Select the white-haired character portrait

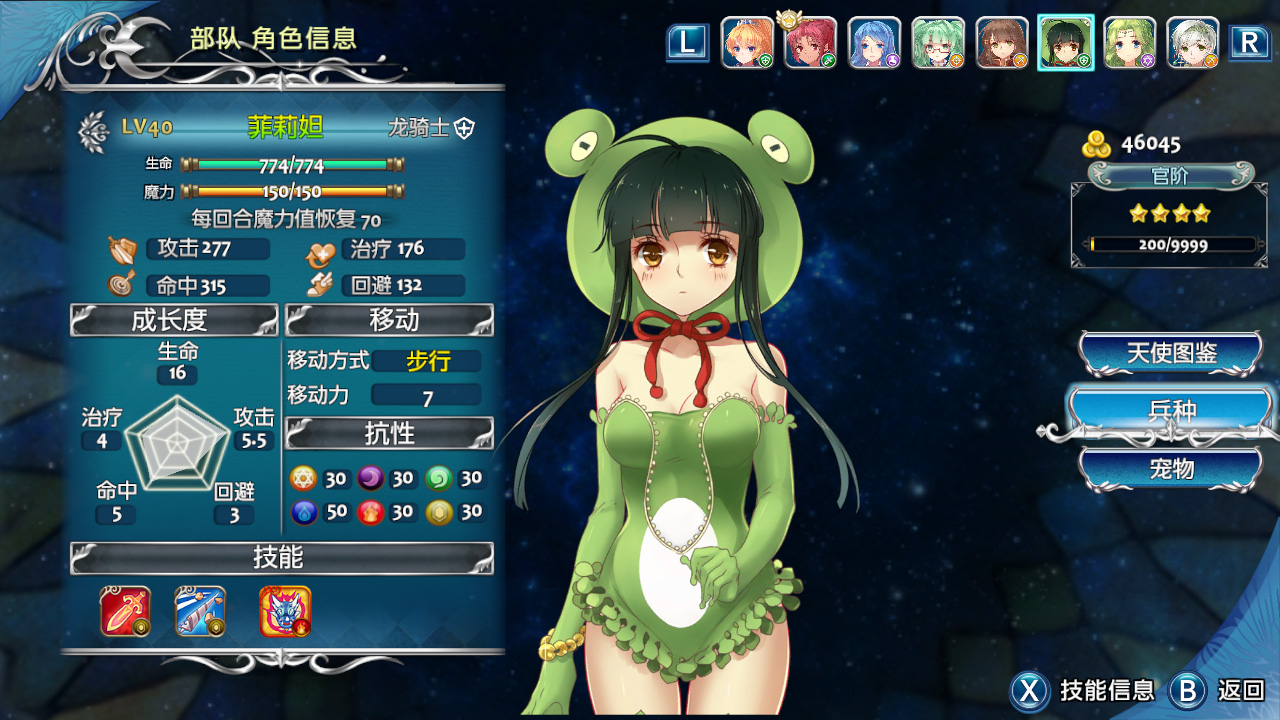click(x=1193, y=43)
